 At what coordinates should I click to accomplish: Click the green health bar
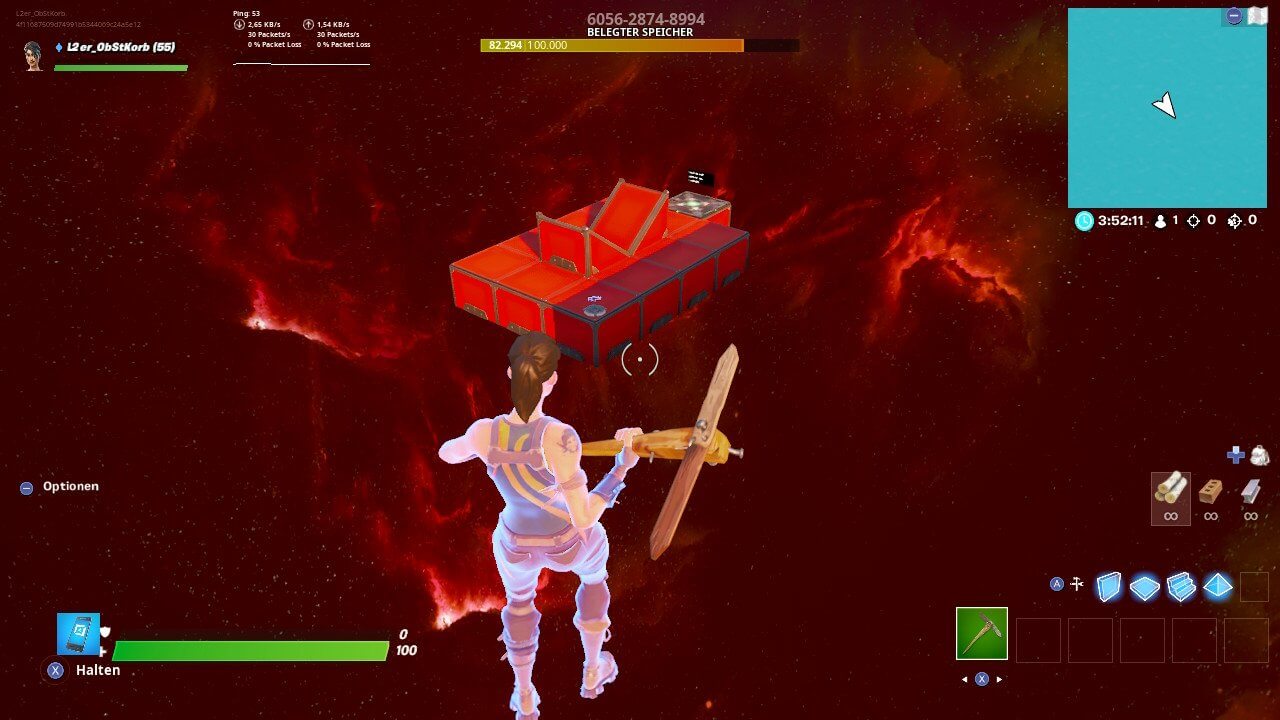pos(250,650)
